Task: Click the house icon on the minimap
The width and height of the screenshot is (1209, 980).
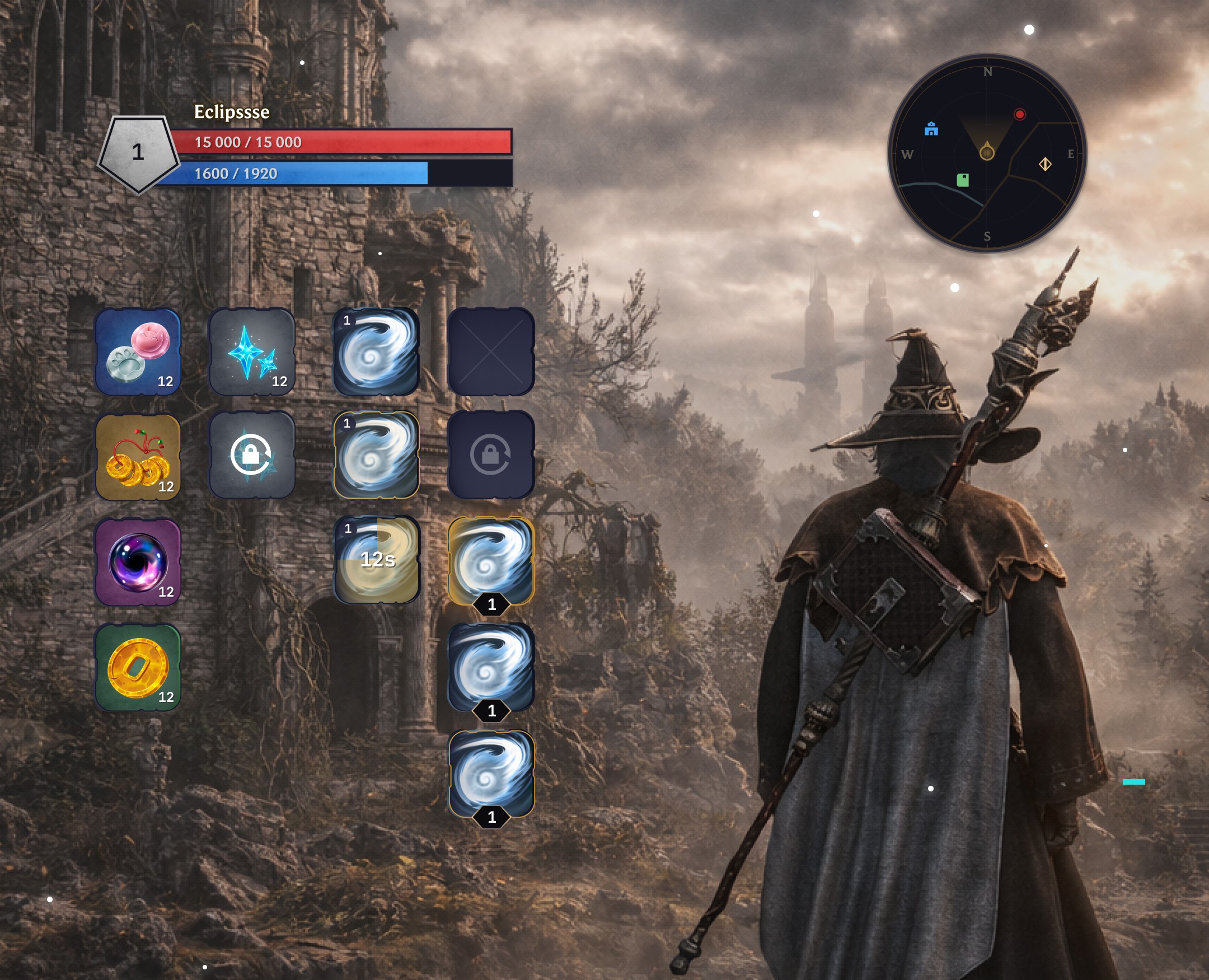Action: [x=932, y=129]
